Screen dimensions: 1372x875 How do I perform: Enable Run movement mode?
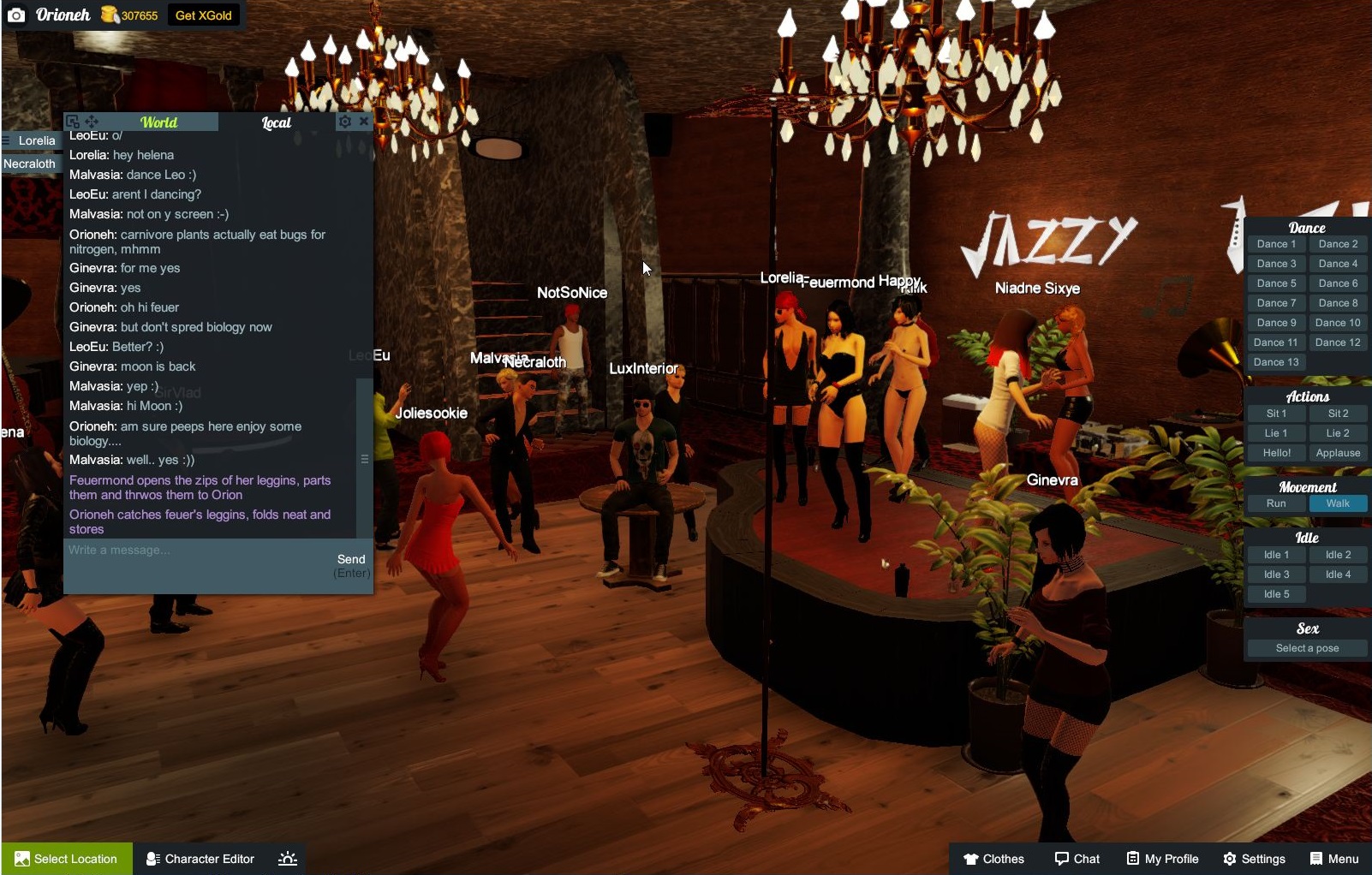click(x=1275, y=503)
